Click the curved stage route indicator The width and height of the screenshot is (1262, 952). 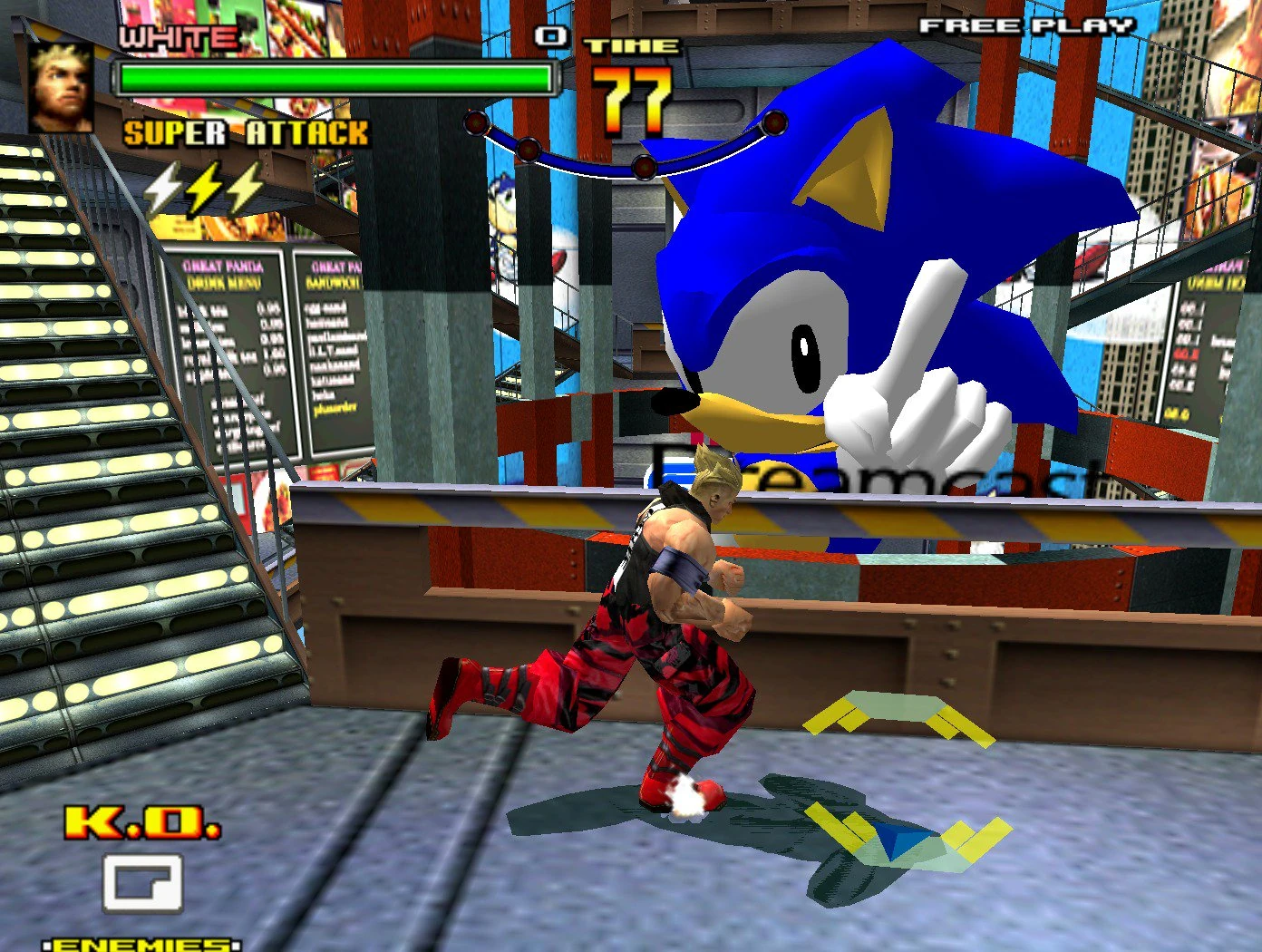coord(626,148)
